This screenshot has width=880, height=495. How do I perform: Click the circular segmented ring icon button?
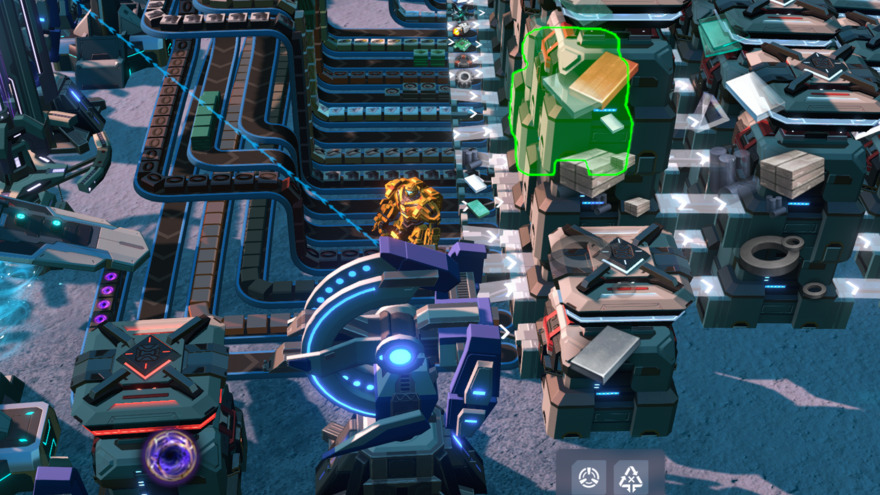coord(590,475)
